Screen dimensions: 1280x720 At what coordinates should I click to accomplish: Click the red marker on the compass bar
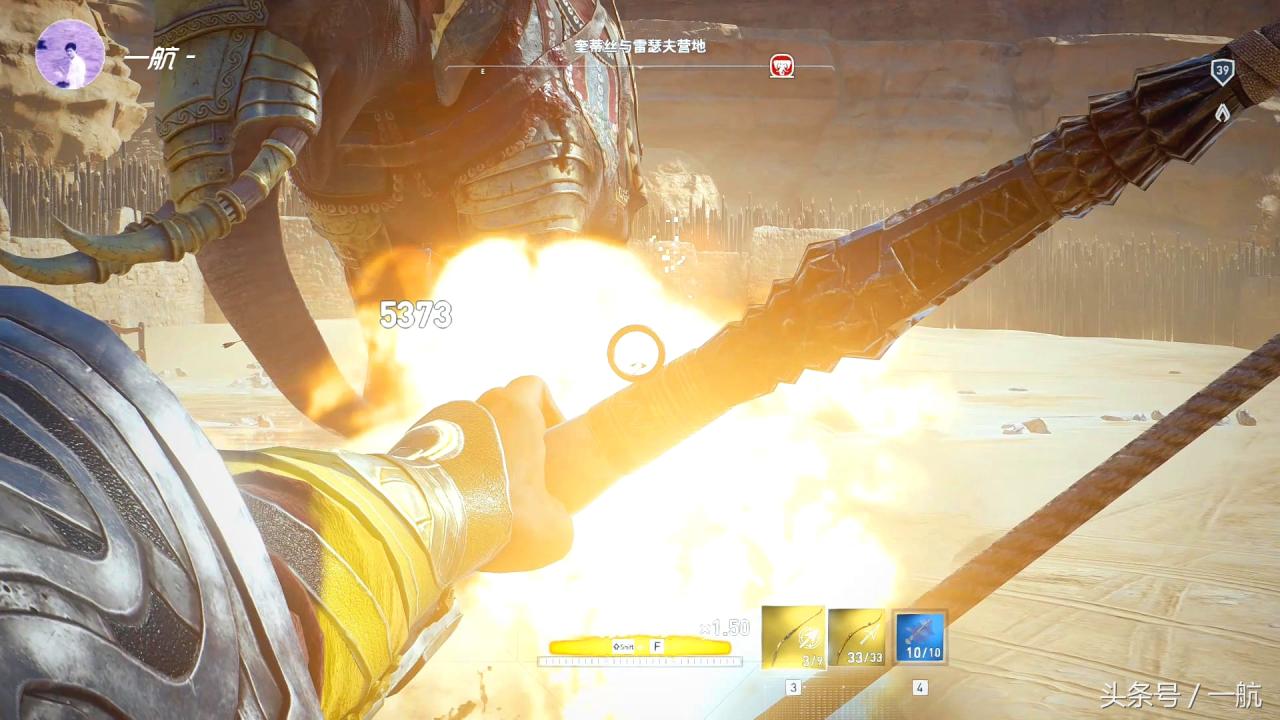(x=782, y=67)
